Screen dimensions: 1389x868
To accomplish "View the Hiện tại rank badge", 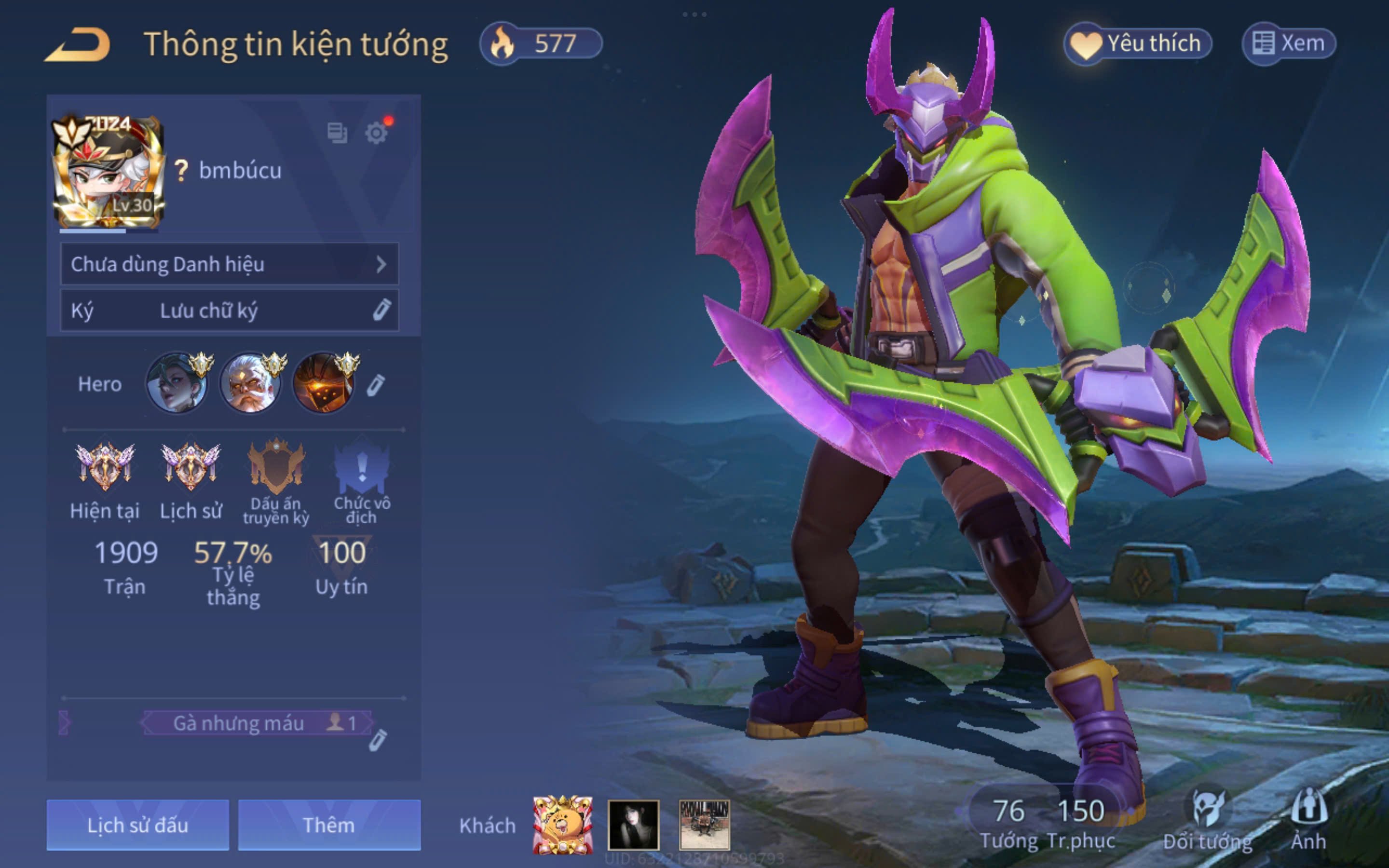I will click(105, 467).
